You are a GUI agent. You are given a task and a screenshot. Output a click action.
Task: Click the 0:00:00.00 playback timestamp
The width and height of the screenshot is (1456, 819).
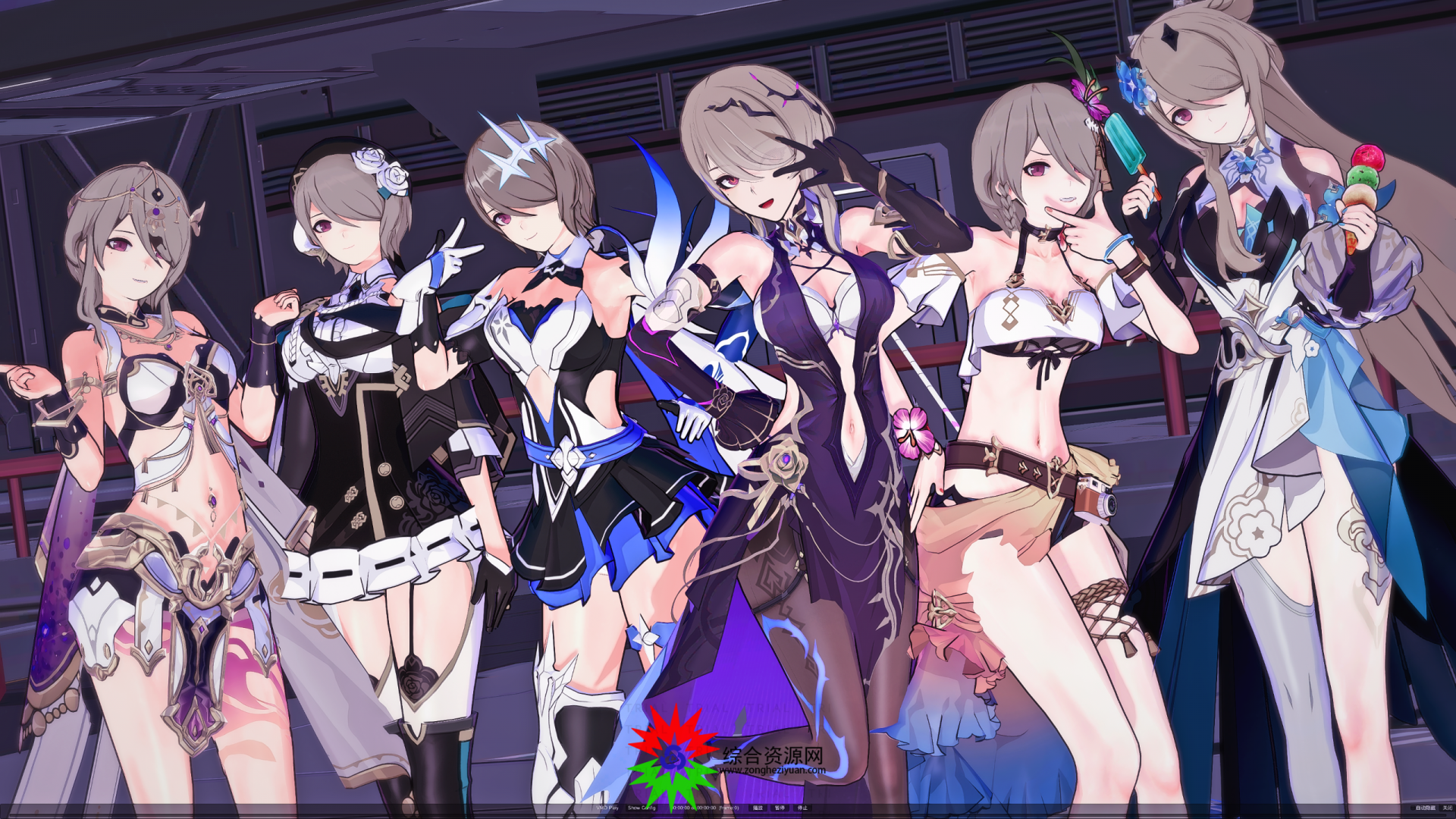682,808
